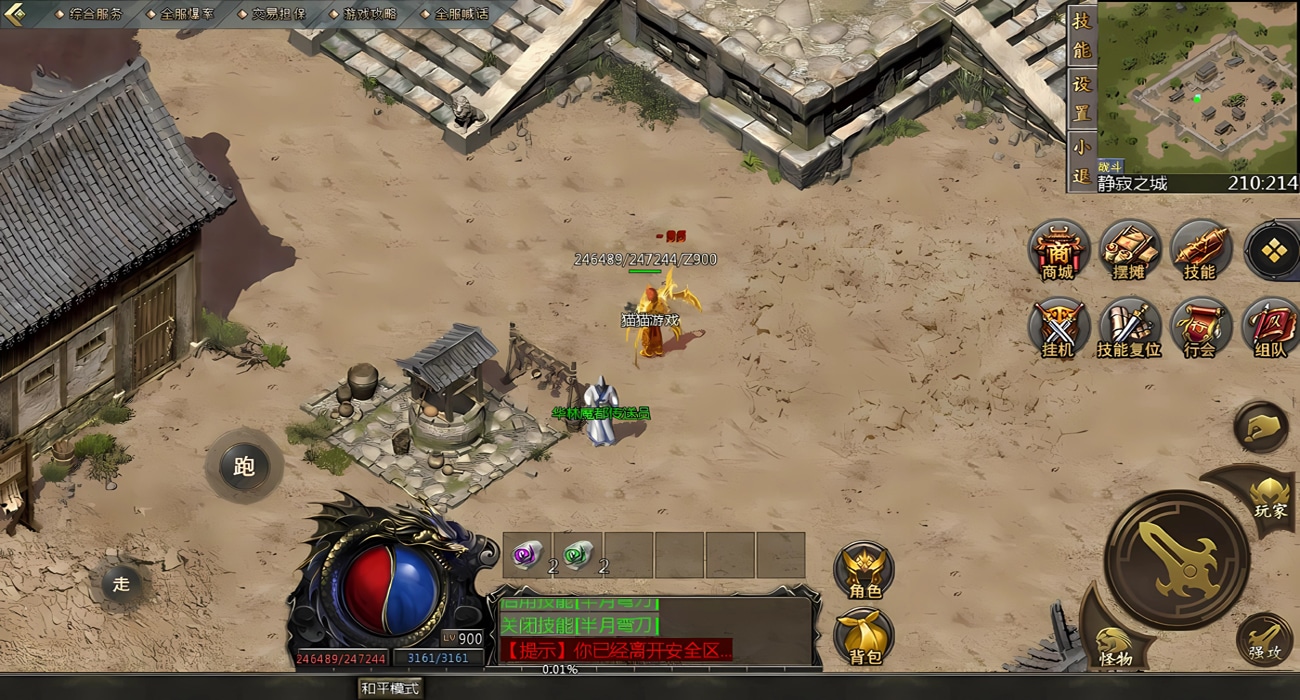This screenshot has height=700, width=1300.
Task: Open the 行会 guild icon
Action: 1200,327
